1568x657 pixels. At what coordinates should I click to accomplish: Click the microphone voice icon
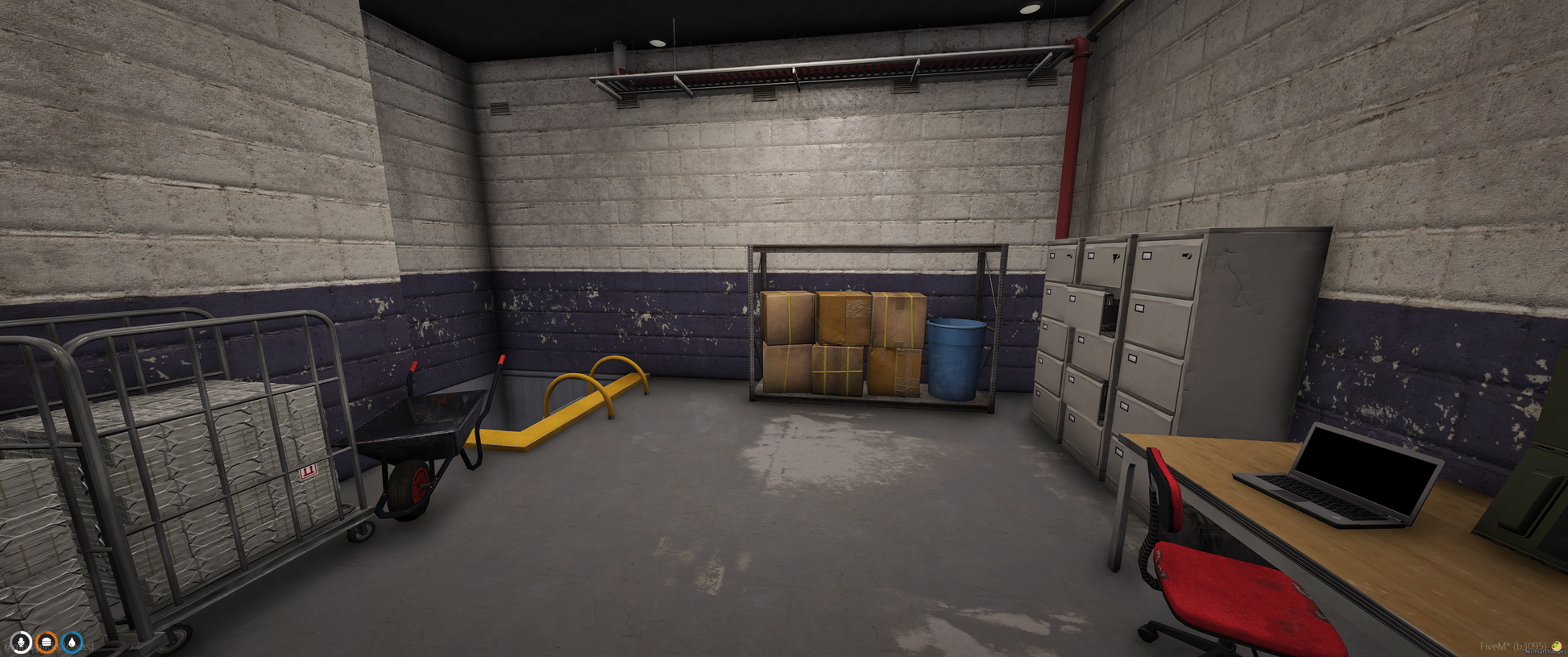click(x=21, y=642)
